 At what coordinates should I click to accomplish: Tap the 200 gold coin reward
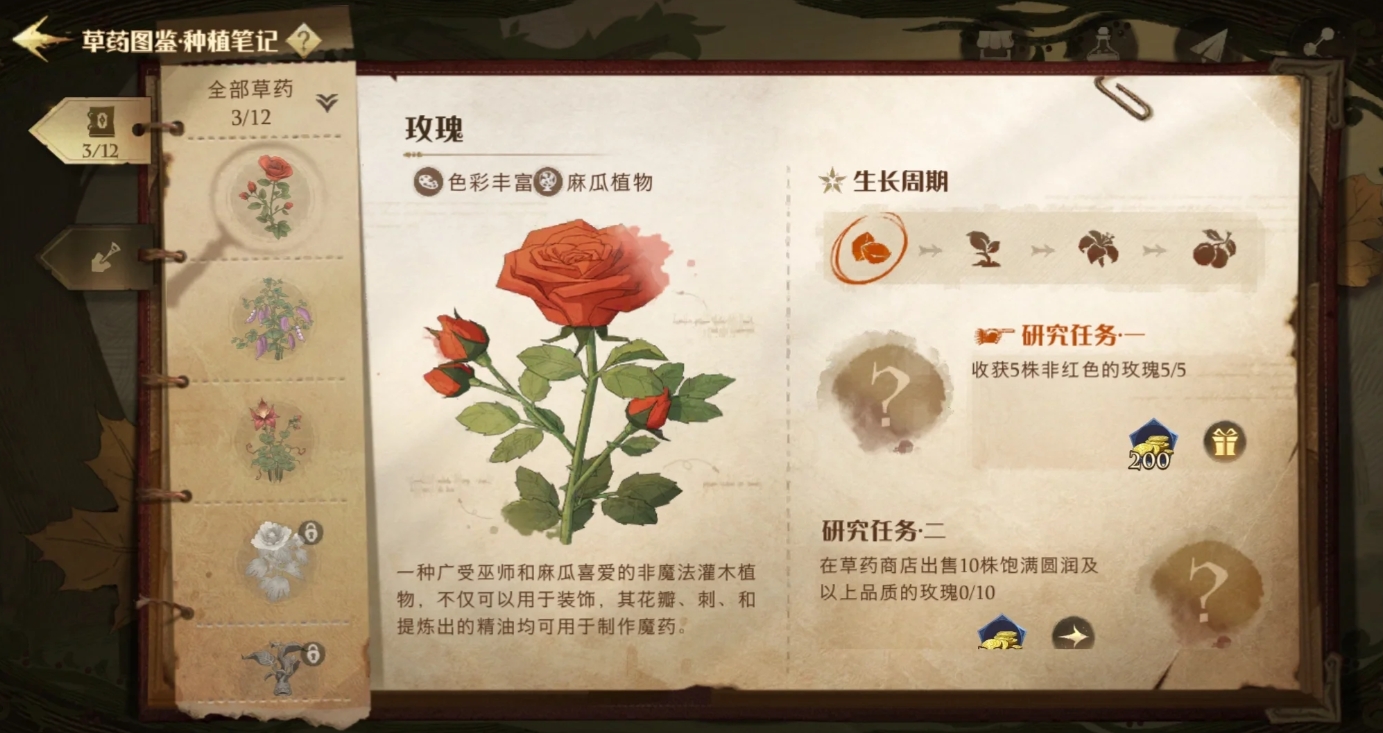[1151, 444]
